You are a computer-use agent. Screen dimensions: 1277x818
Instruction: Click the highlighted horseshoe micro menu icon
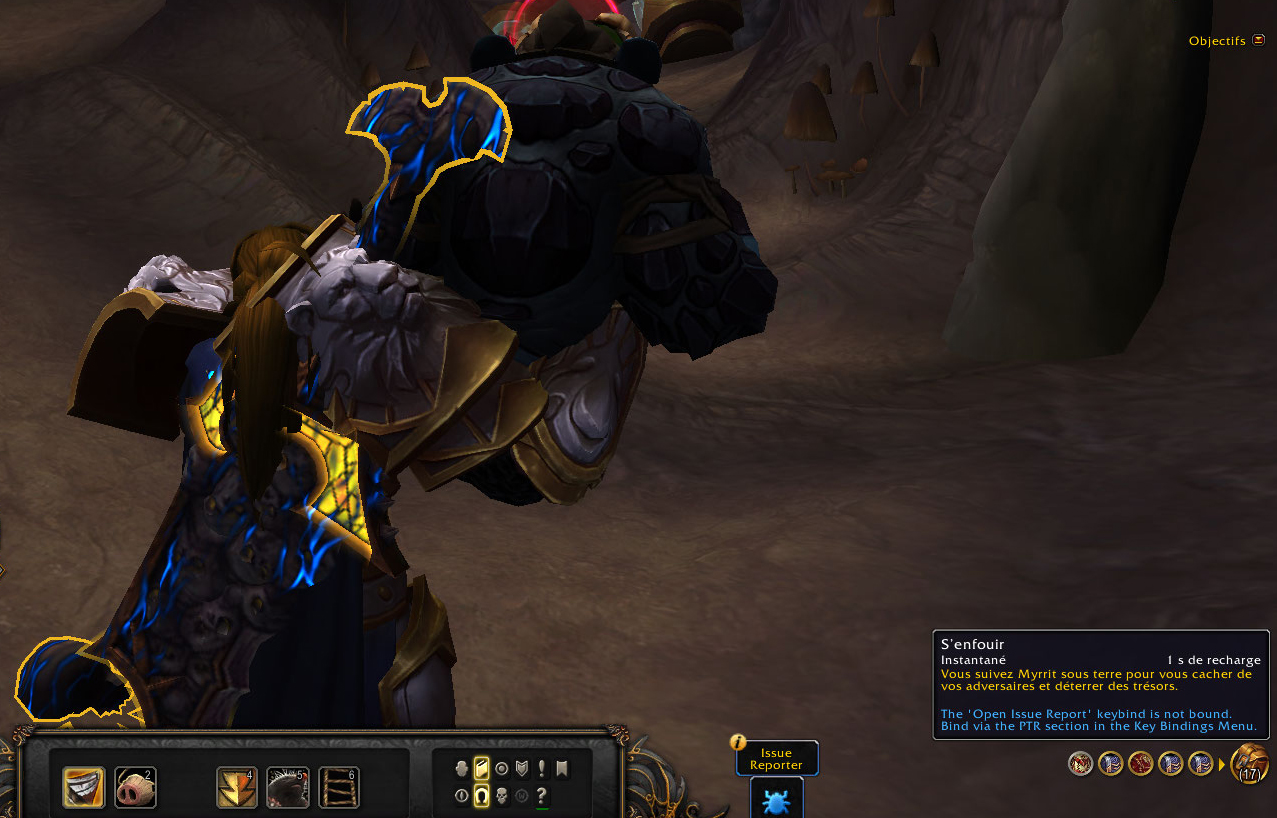point(481,796)
